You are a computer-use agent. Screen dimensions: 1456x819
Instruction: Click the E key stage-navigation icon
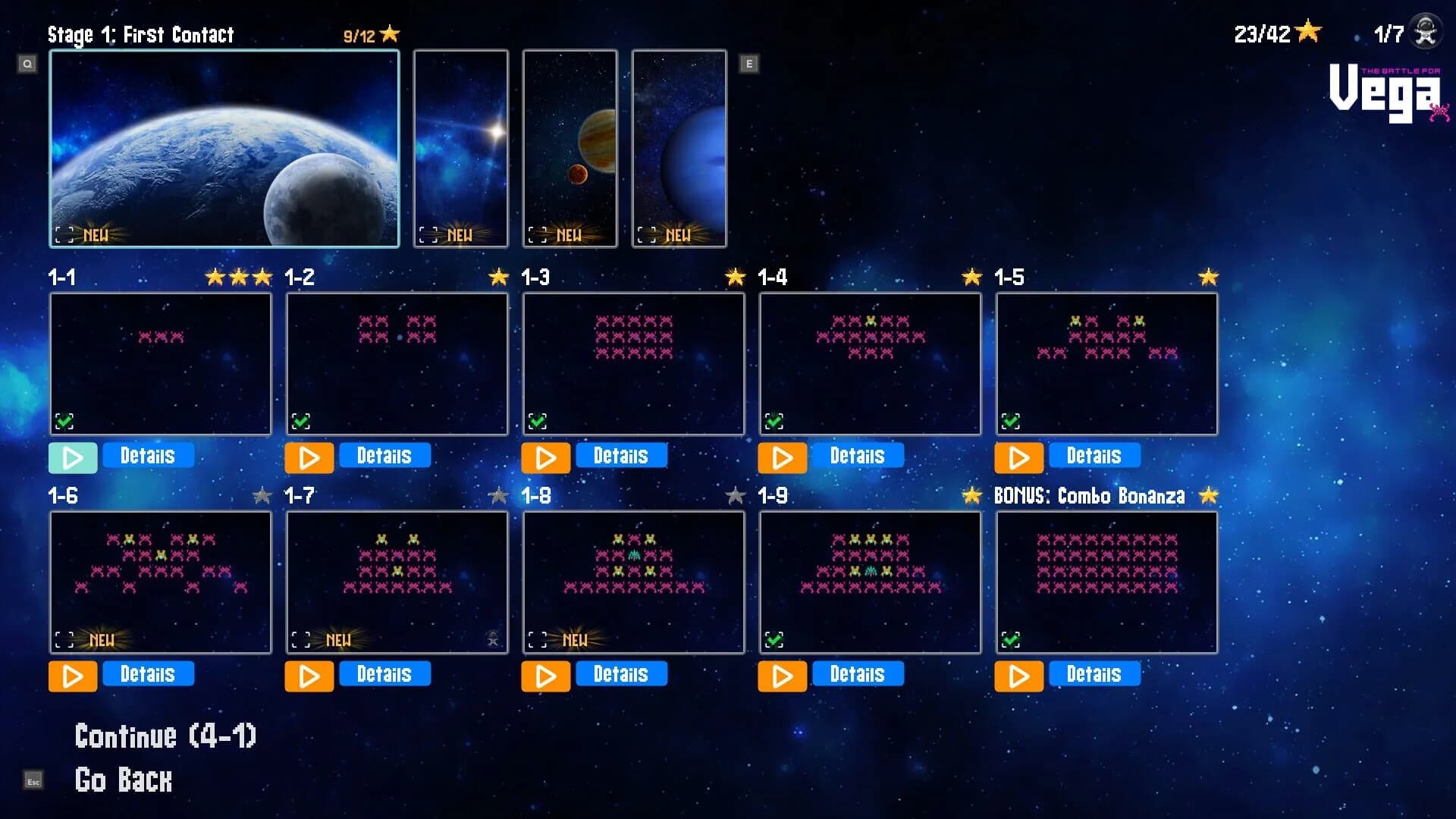point(749,64)
